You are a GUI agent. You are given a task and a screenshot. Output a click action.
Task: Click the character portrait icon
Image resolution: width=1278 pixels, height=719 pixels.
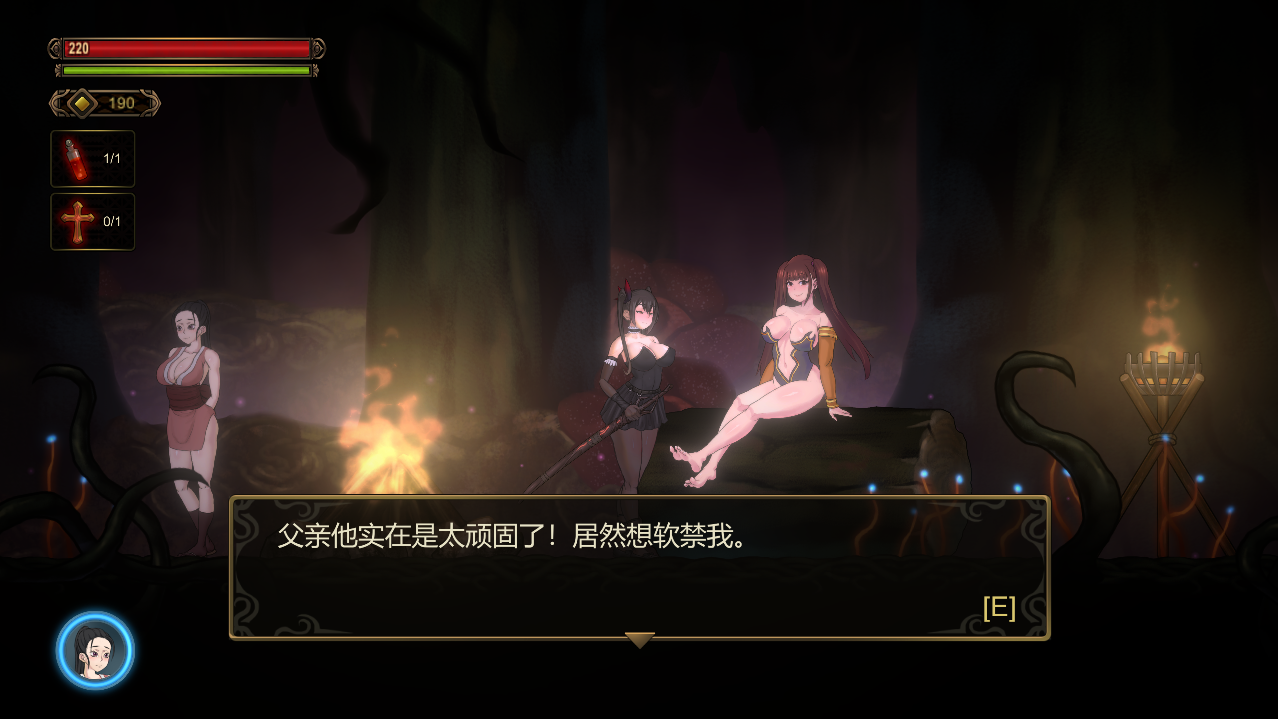pyautogui.click(x=95, y=651)
